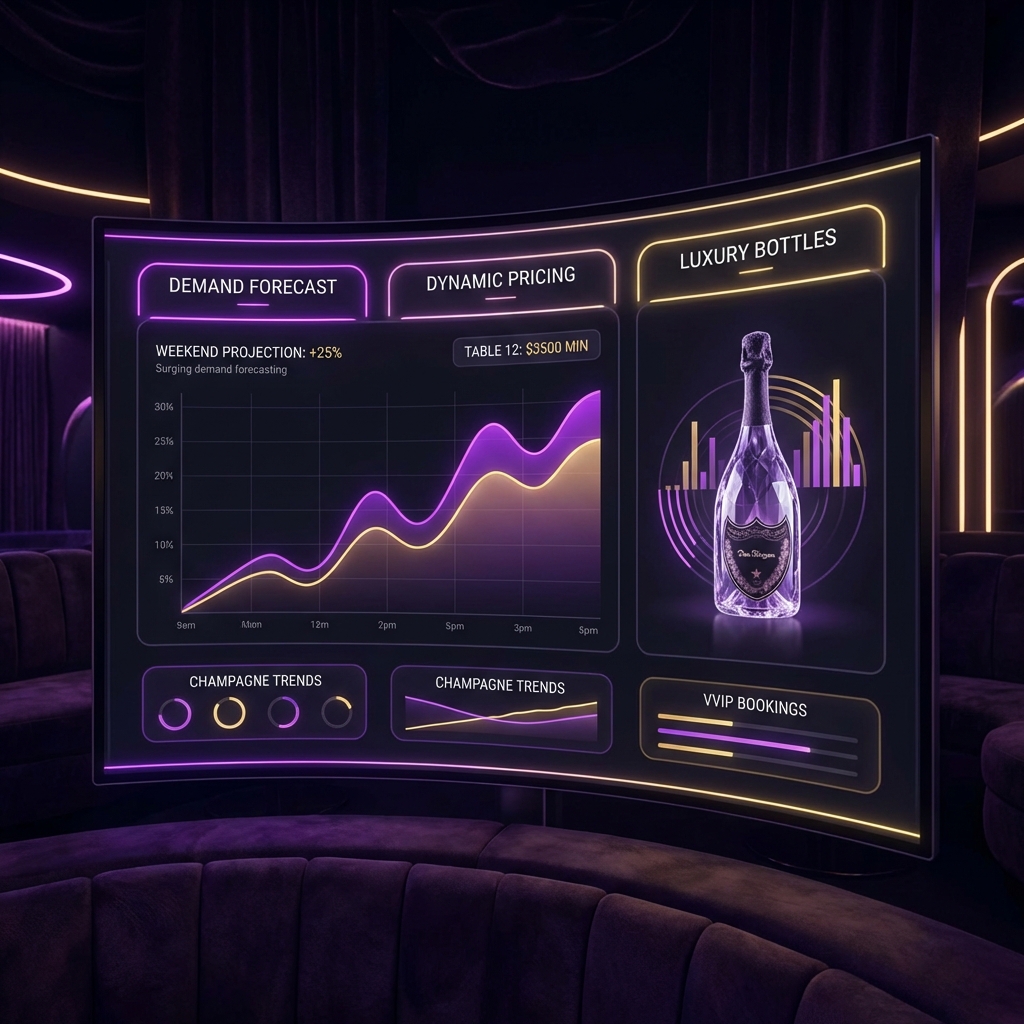This screenshot has height=1024, width=1024.
Task: Open the Dynamic Pricing tab
Action: [x=500, y=279]
